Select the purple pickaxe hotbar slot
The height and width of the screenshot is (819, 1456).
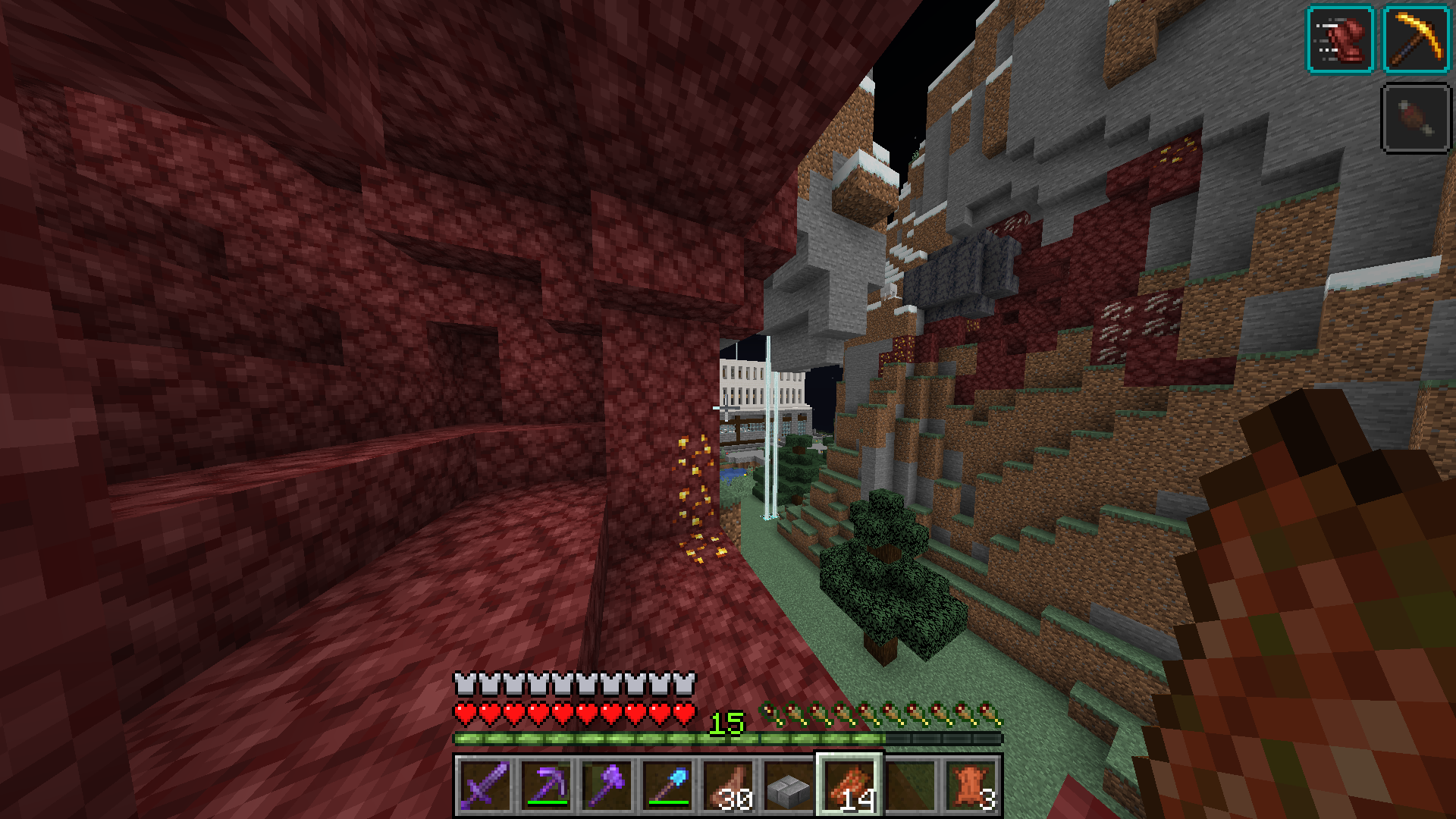tap(546, 785)
